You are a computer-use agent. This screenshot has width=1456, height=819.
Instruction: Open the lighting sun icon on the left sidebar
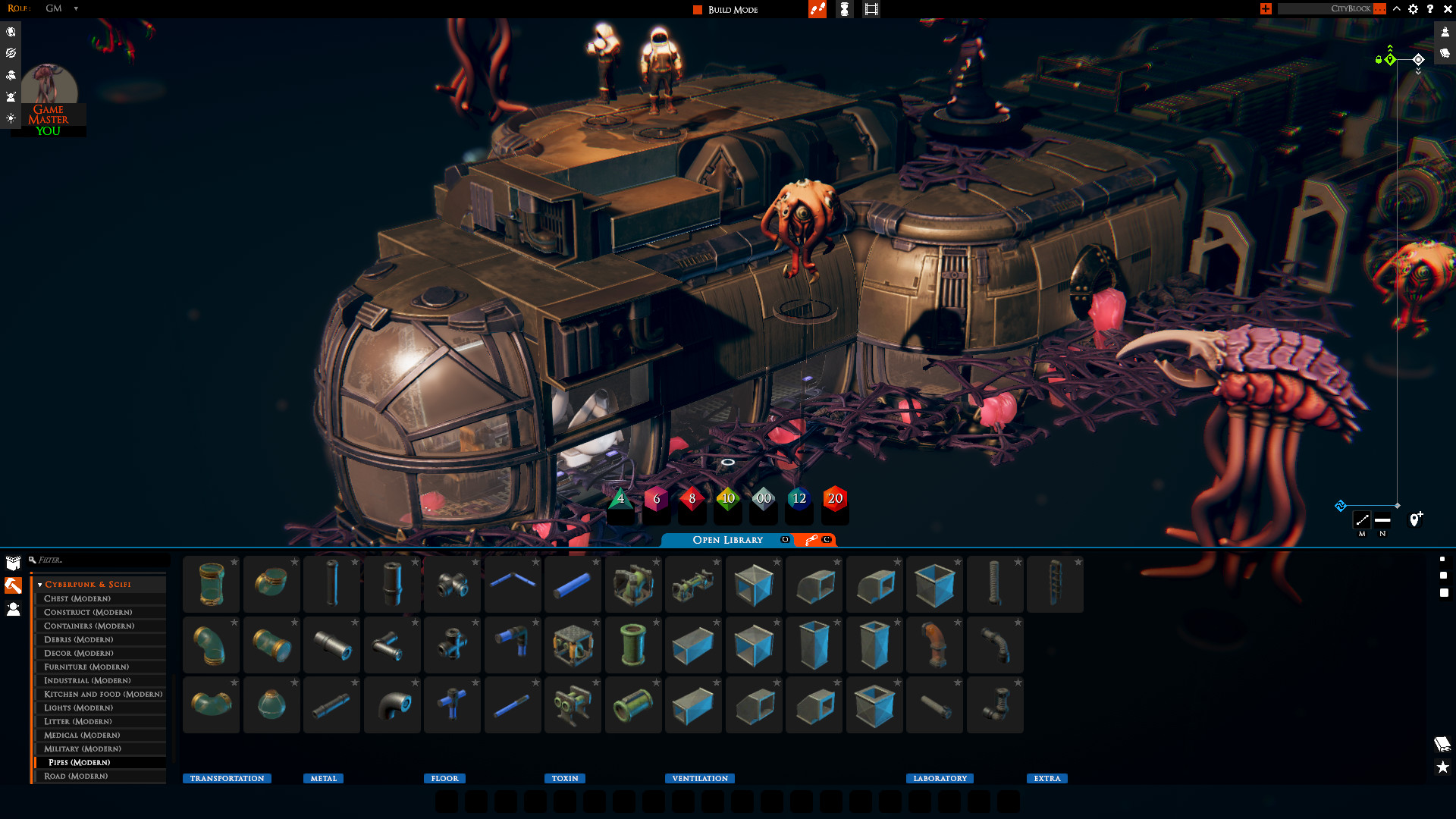(11, 117)
